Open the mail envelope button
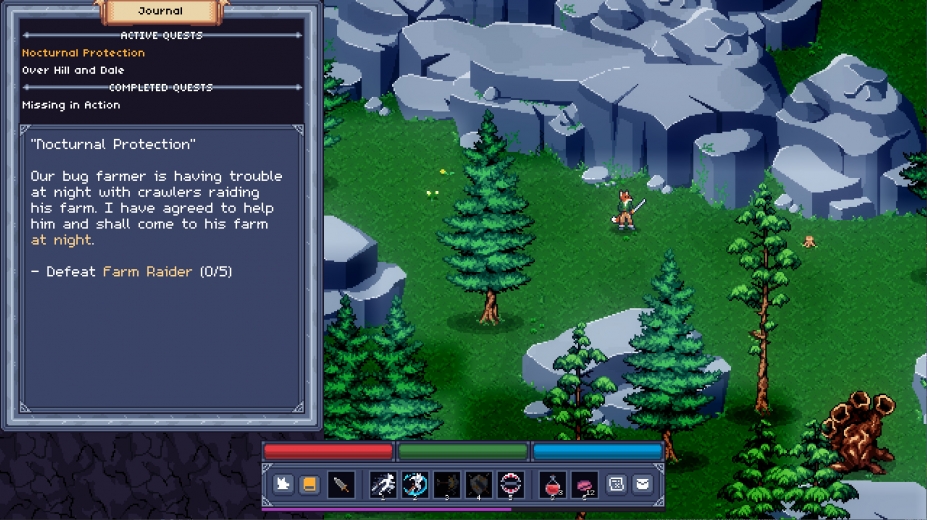Screen dimensions: 927x520 click(x=642, y=485)
